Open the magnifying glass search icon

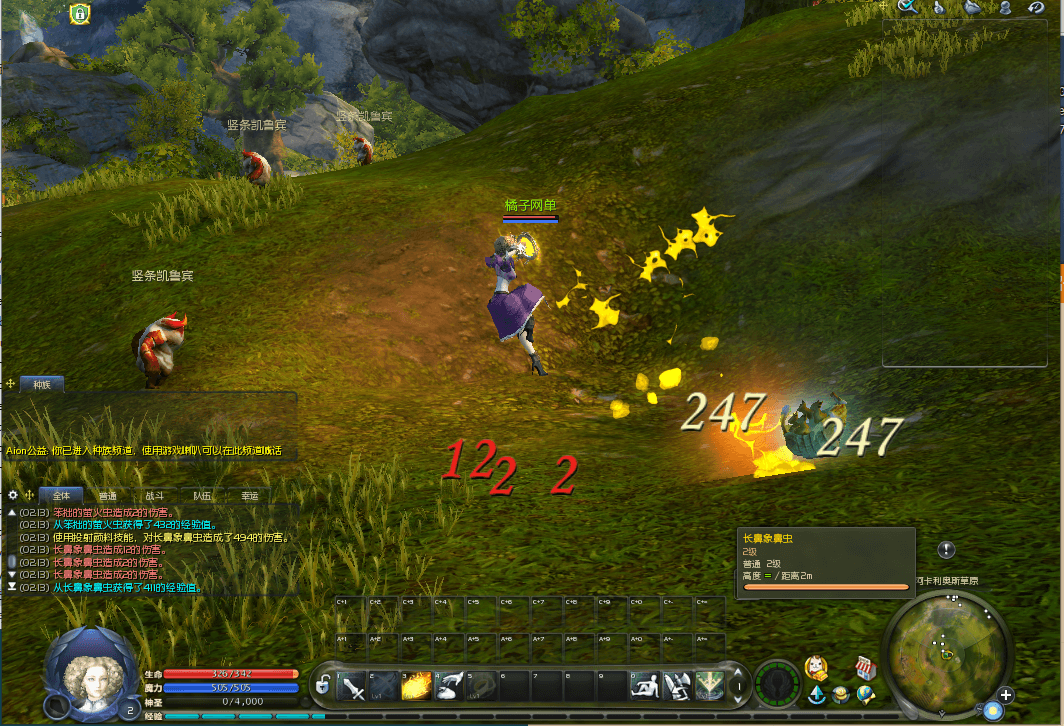pyautogui.click(x=909, y=7)
